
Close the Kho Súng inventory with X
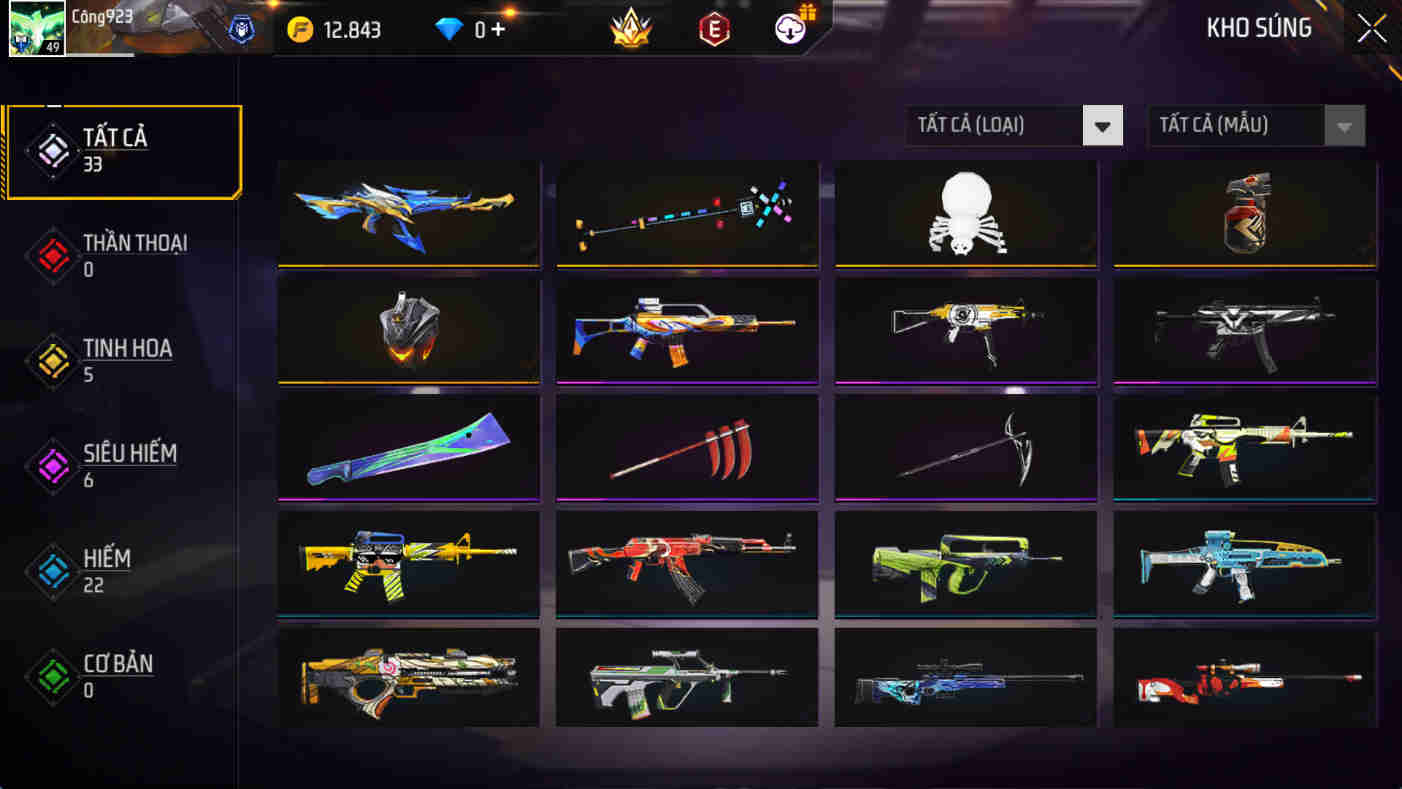click(x=1371, y=28)
